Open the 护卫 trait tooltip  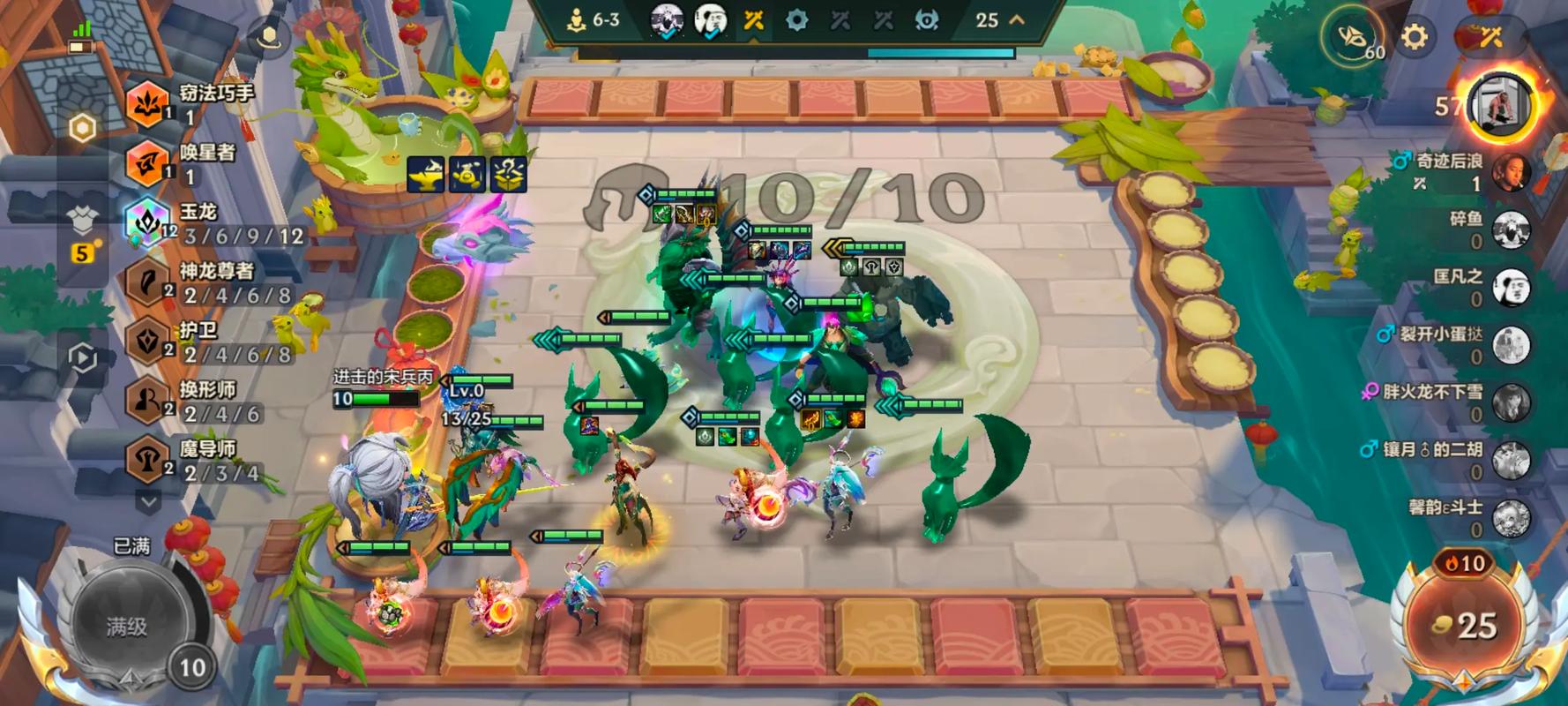tap(147, 342)
